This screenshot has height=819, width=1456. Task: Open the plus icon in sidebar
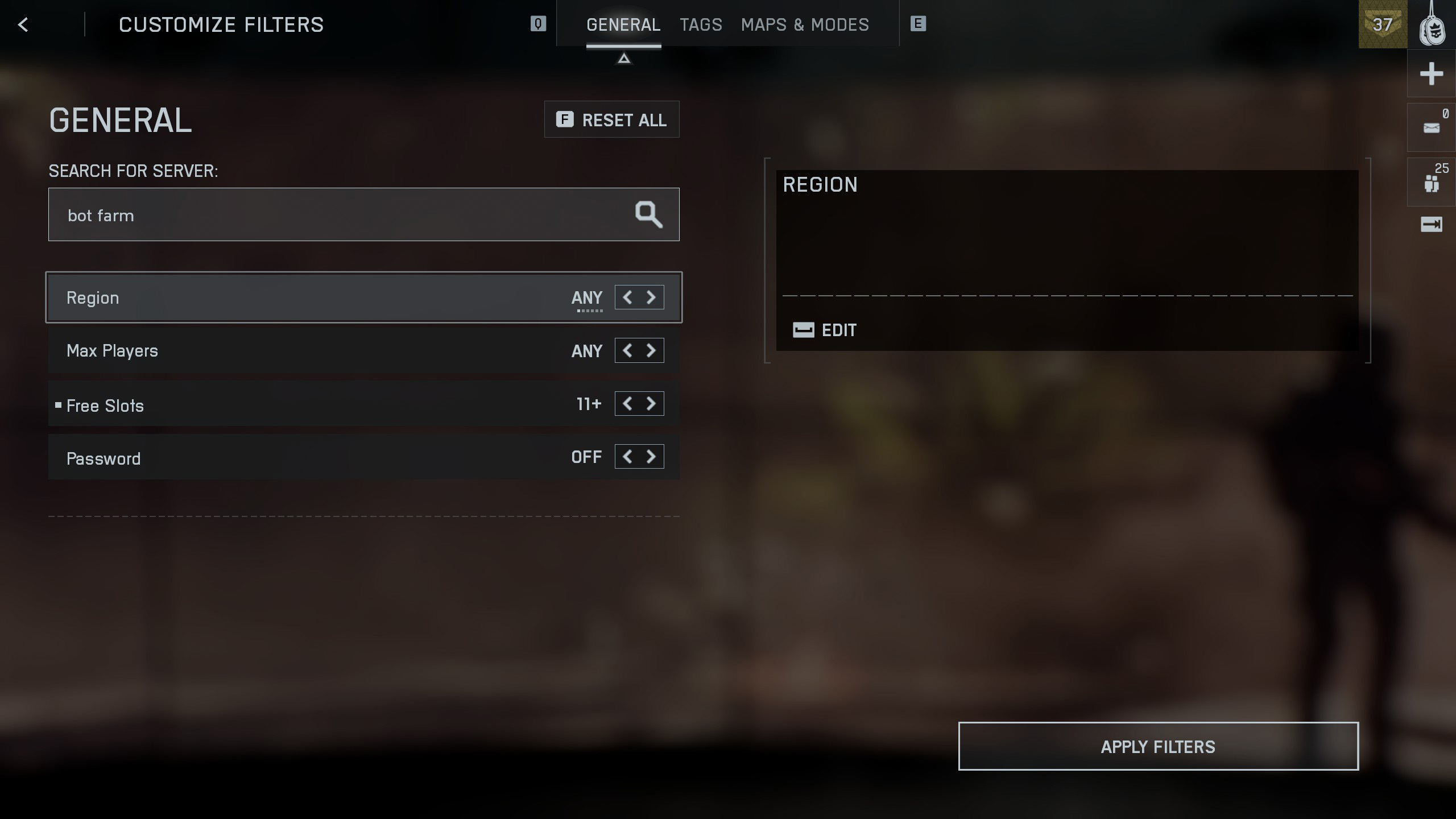(x=1431, y=74)
